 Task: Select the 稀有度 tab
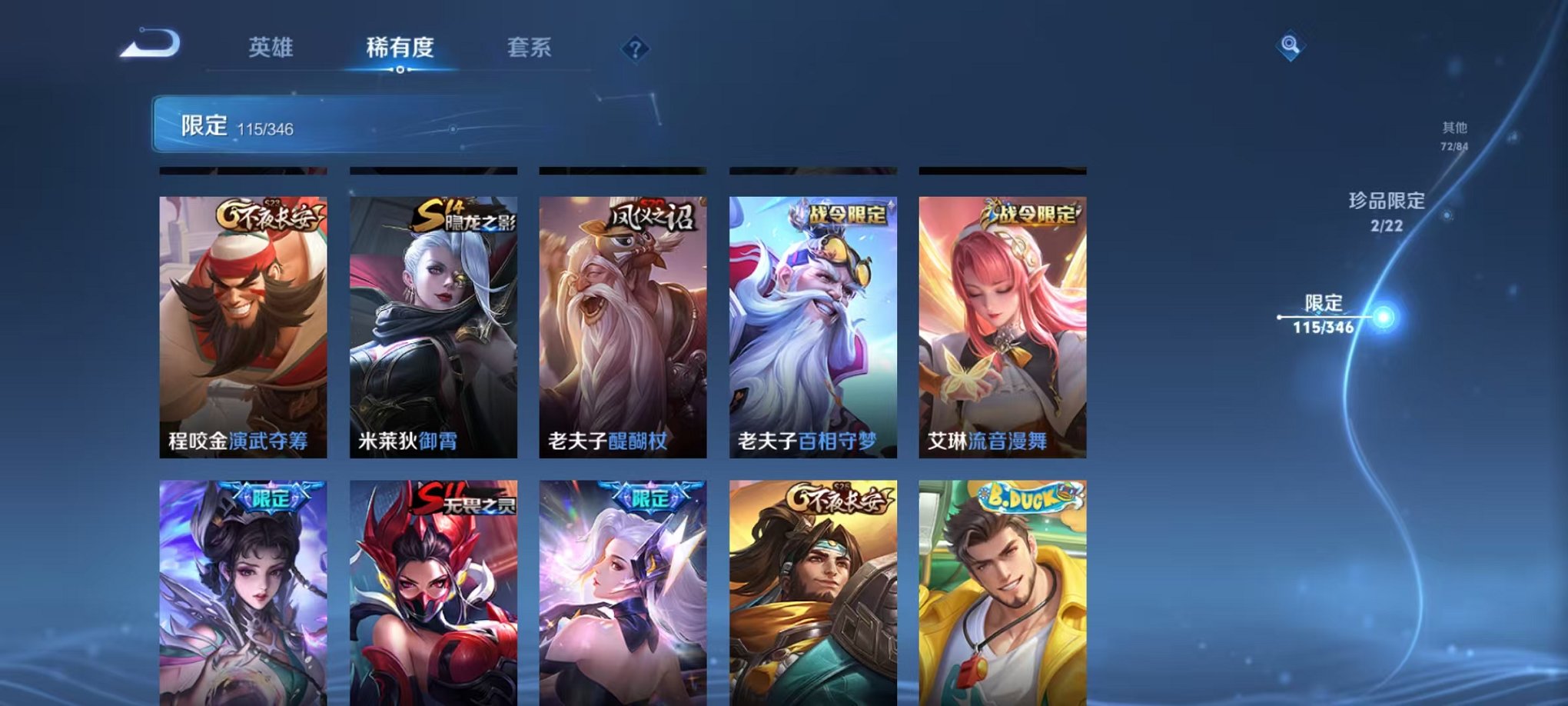tap(400, 48)
